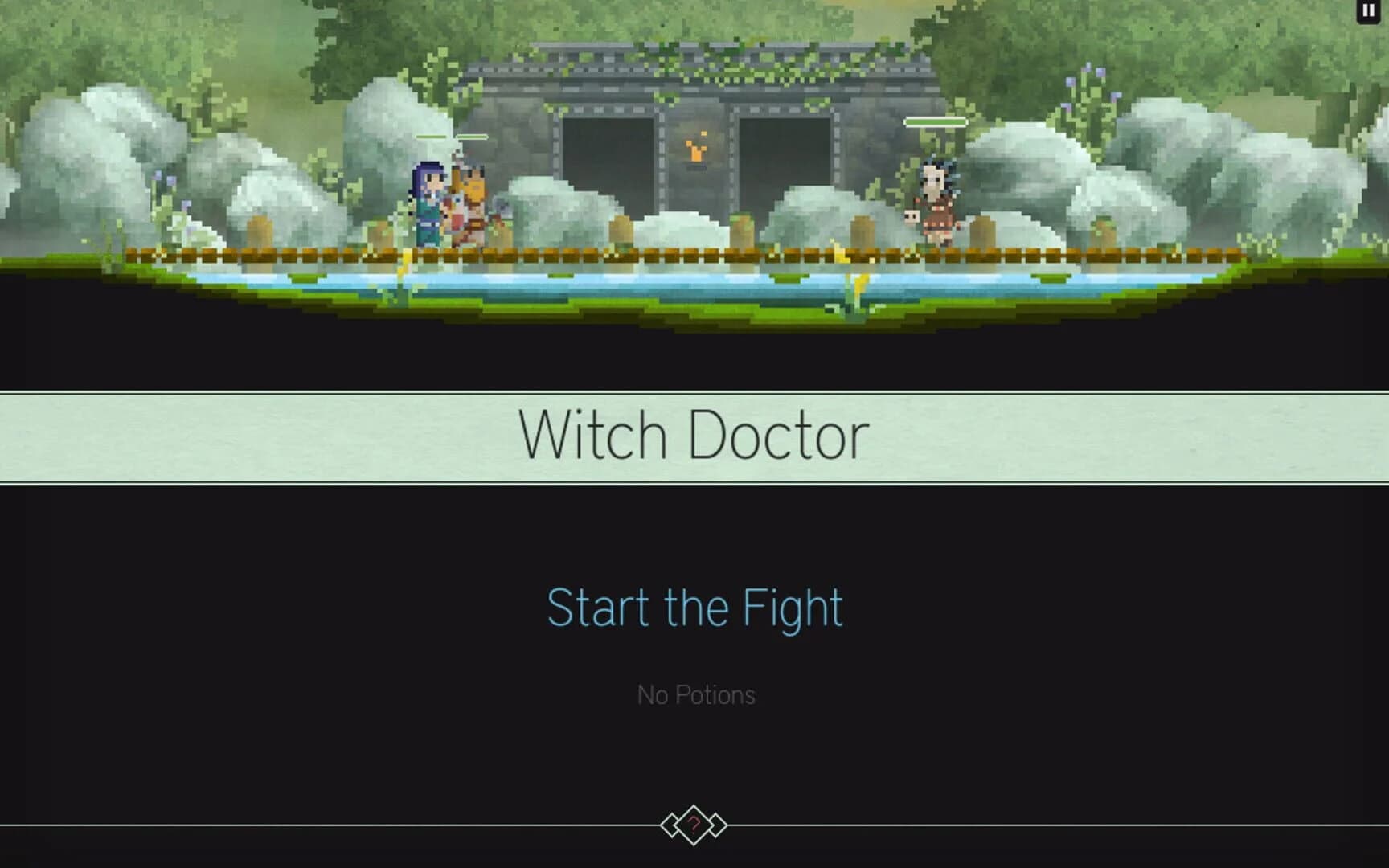The height and width of the screenshot is (868, 1389).
Task: Click the lit torch on the dungeon wall
Action: pos(696,153)
